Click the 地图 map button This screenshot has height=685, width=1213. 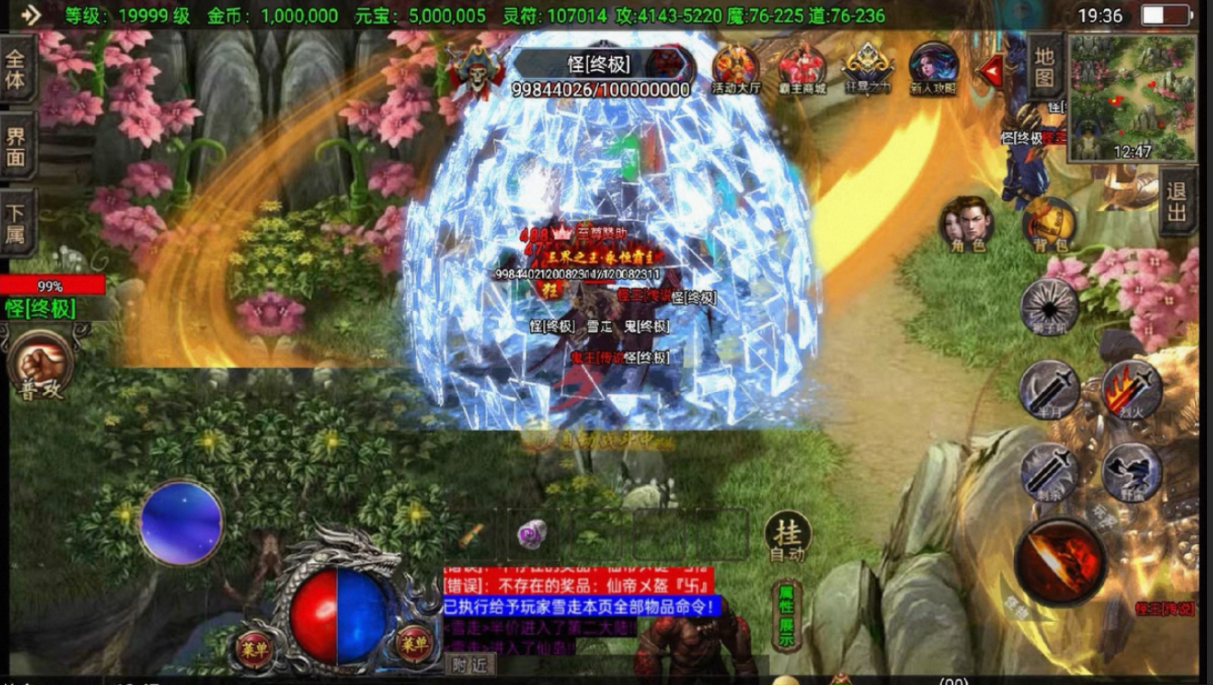point(1044,68)
